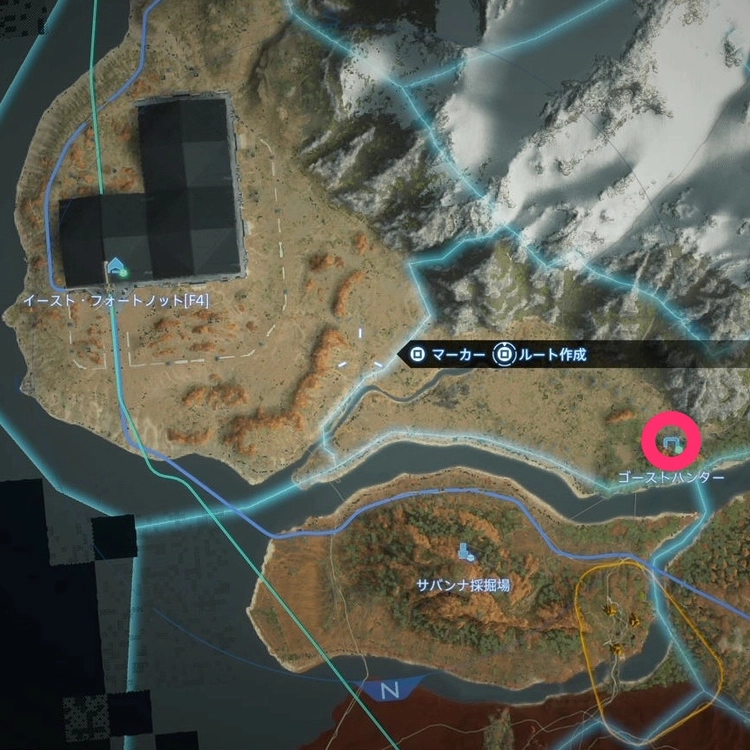Select the イースト・フォートノット[F4] facility marker

tap(117, 267)
